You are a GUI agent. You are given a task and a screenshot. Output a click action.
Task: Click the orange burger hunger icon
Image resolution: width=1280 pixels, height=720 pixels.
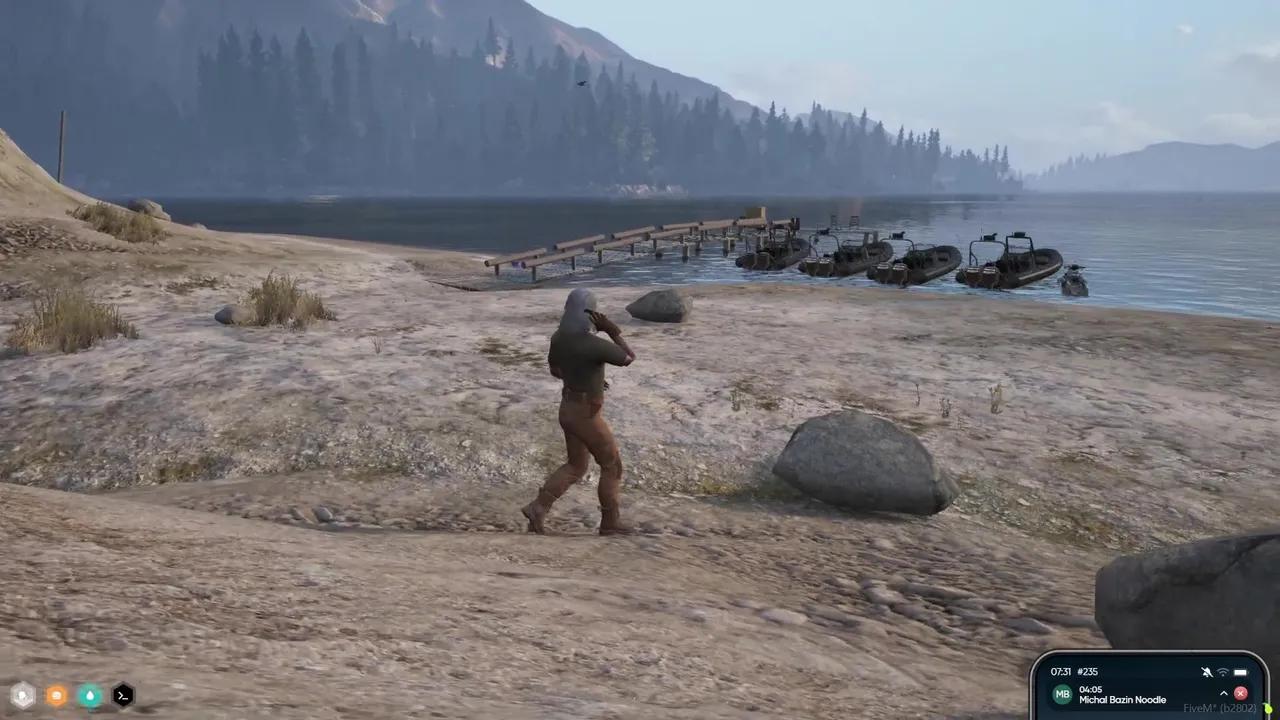point(56,695)
